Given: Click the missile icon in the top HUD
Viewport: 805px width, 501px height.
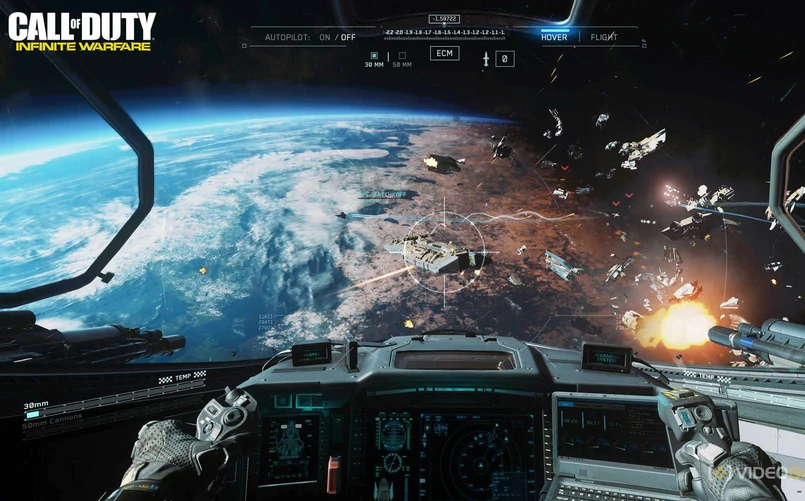Looking at the screenshot, I should 487,59.
